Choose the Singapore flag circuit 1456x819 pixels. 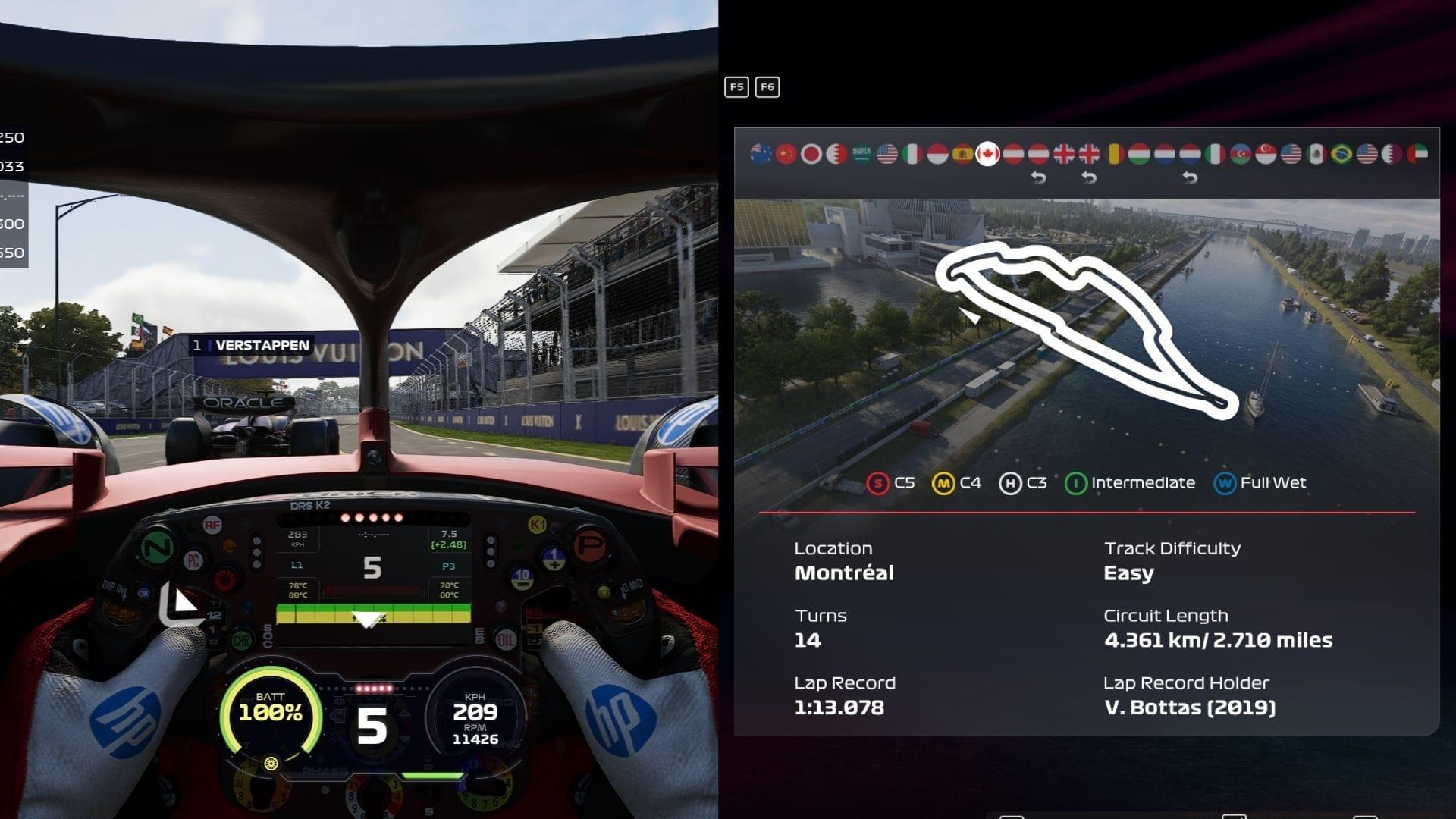point(1266,154)
